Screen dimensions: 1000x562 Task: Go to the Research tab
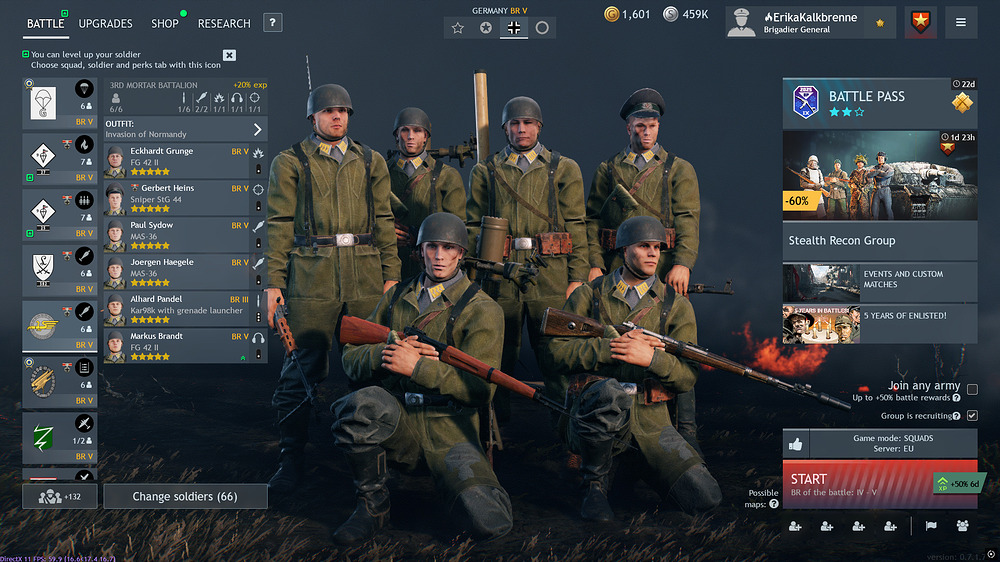click(224, 23)
